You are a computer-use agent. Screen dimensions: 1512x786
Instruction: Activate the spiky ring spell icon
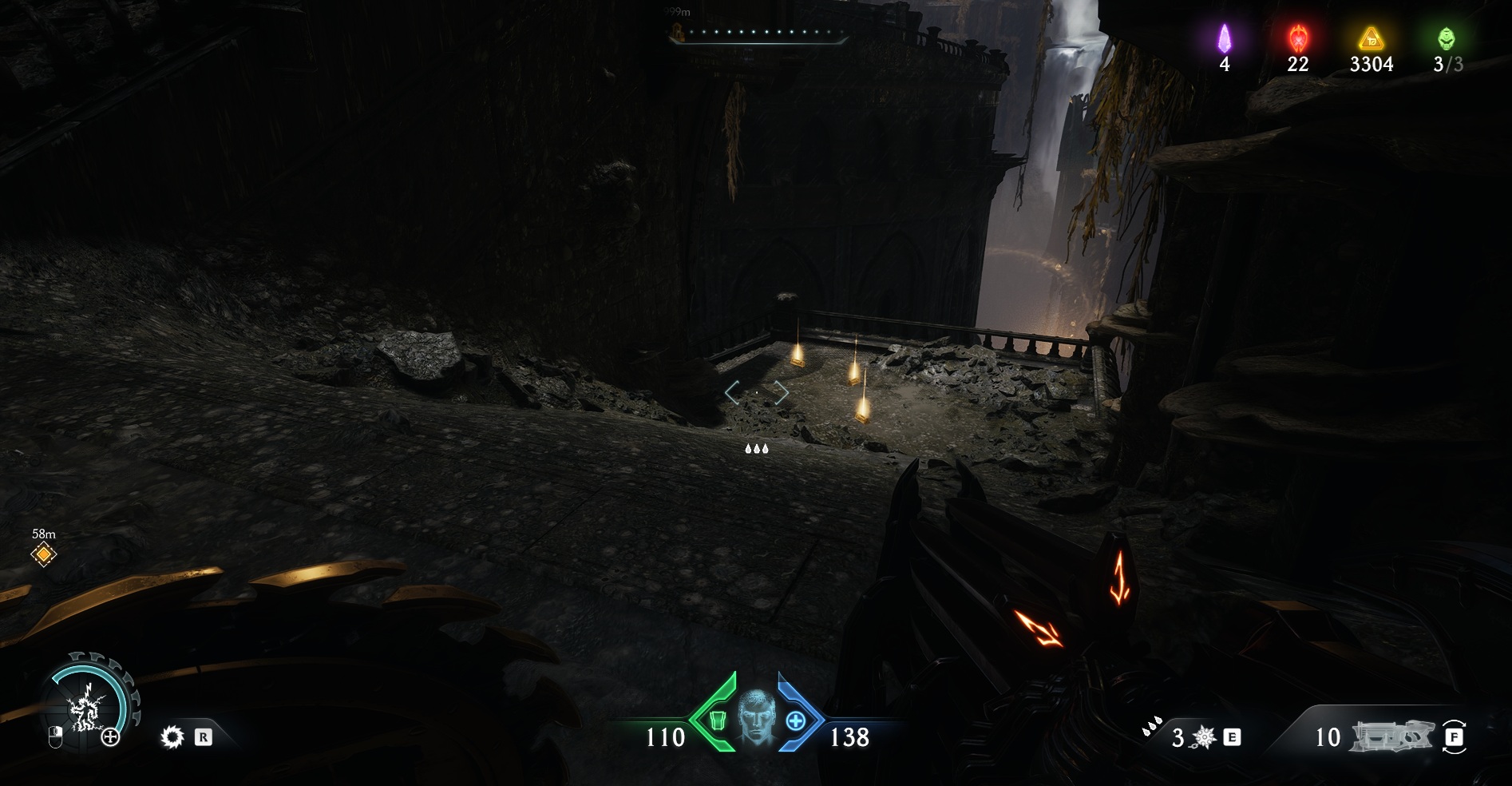(172, 737)
